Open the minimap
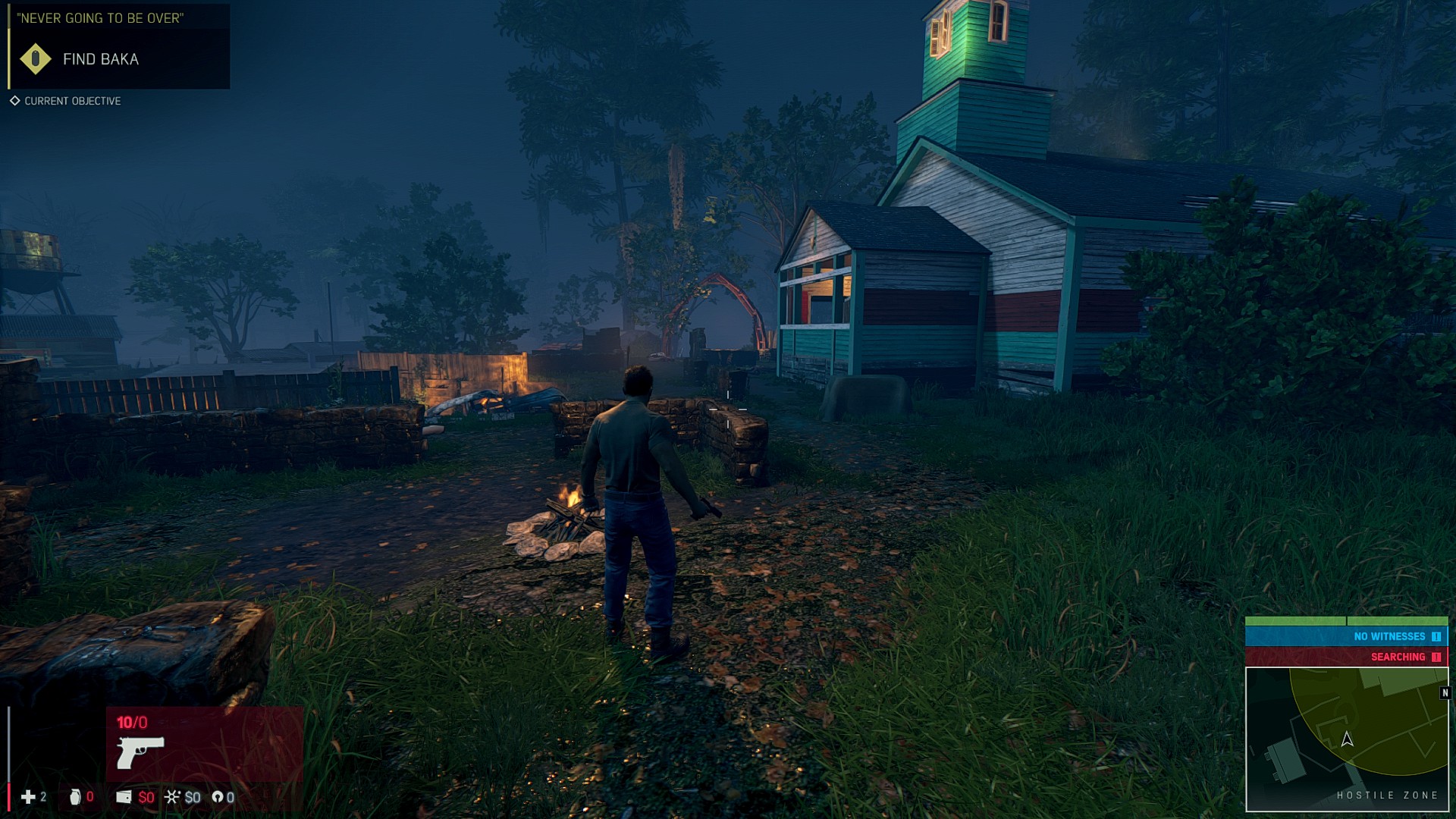This screenshot has width=1456, height=819. pos(1347,739)
